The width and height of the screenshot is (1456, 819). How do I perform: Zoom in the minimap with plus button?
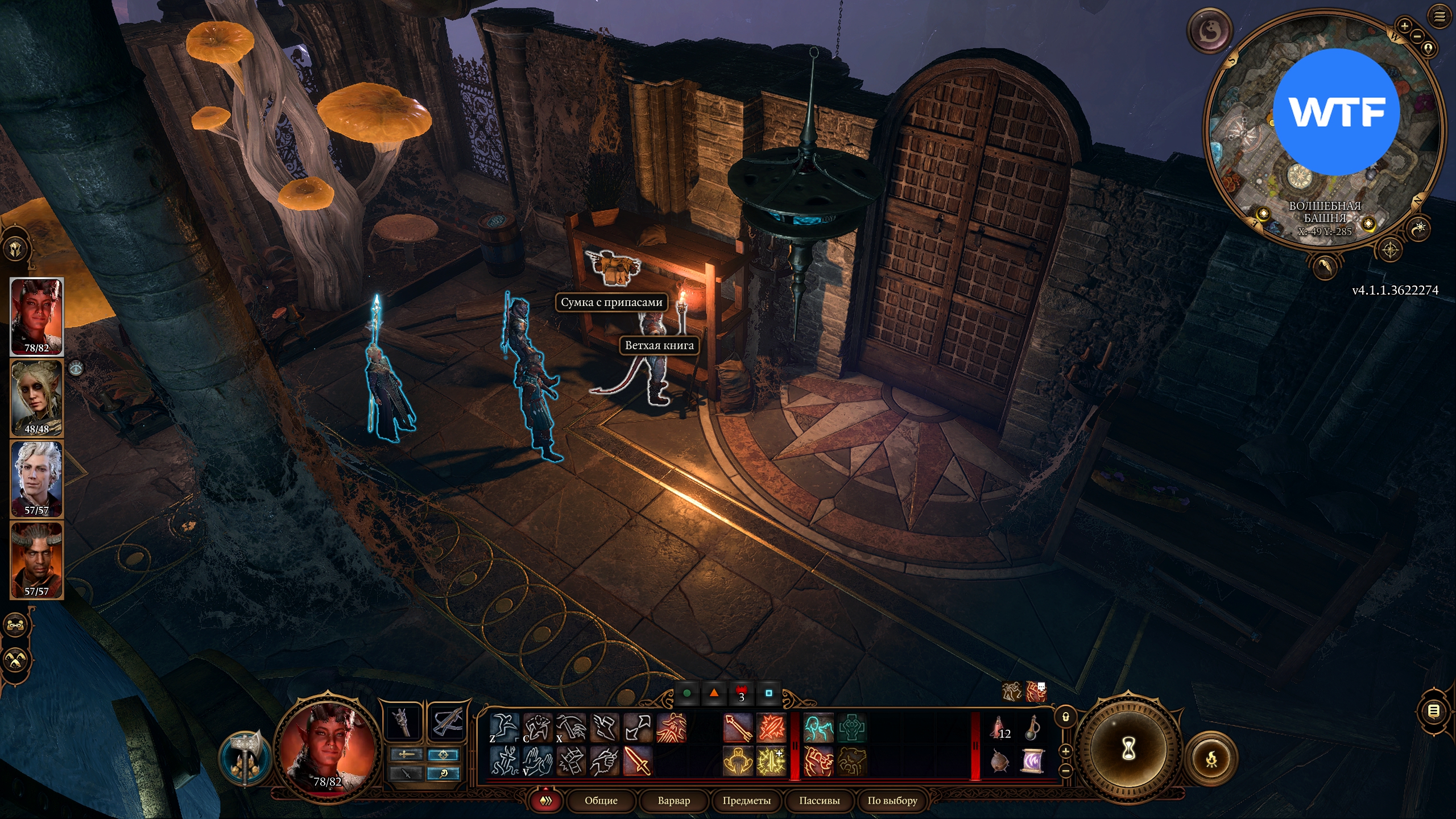[1404, 26]
